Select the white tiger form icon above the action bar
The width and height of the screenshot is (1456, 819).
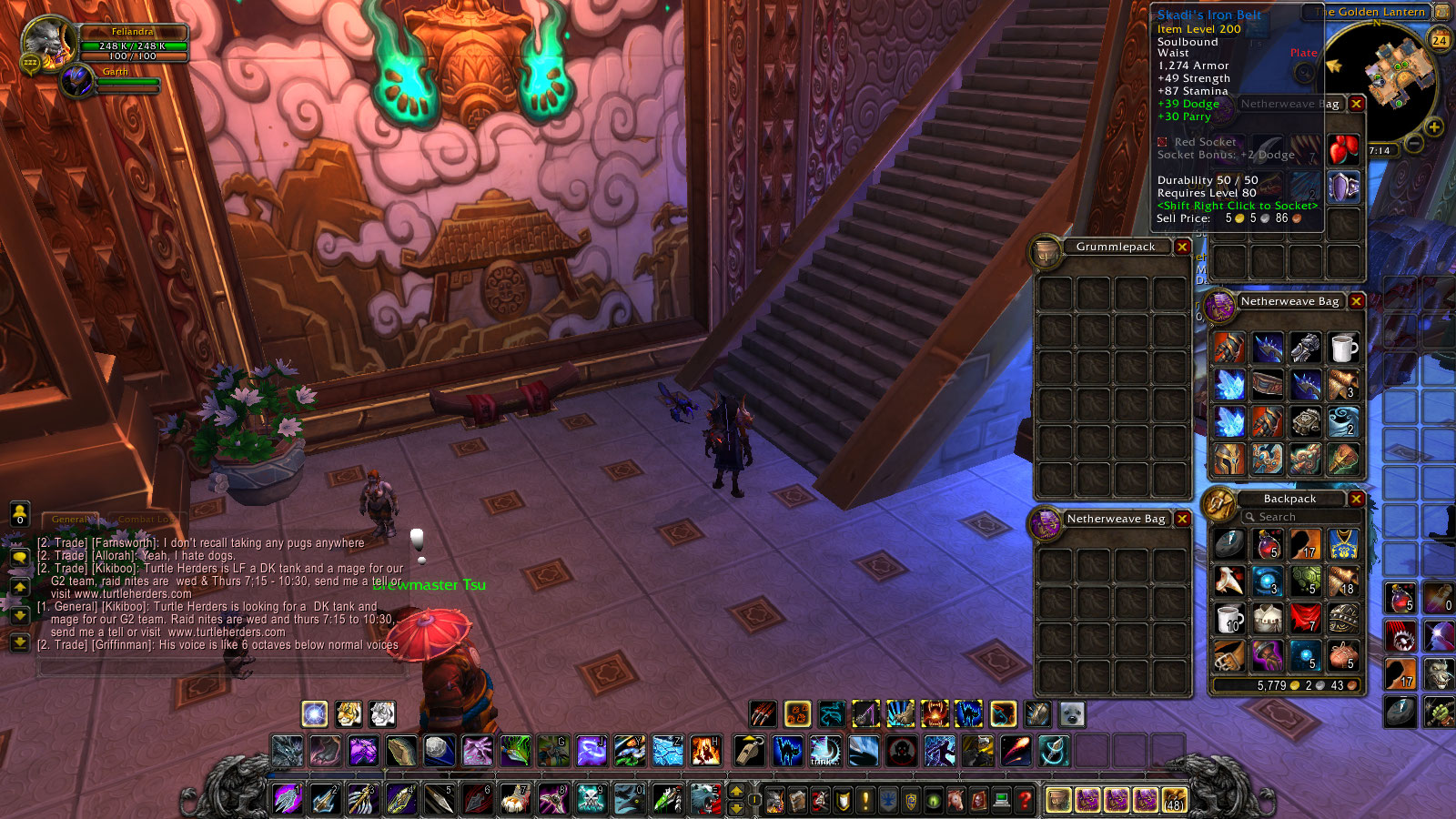tap(381, 714)
